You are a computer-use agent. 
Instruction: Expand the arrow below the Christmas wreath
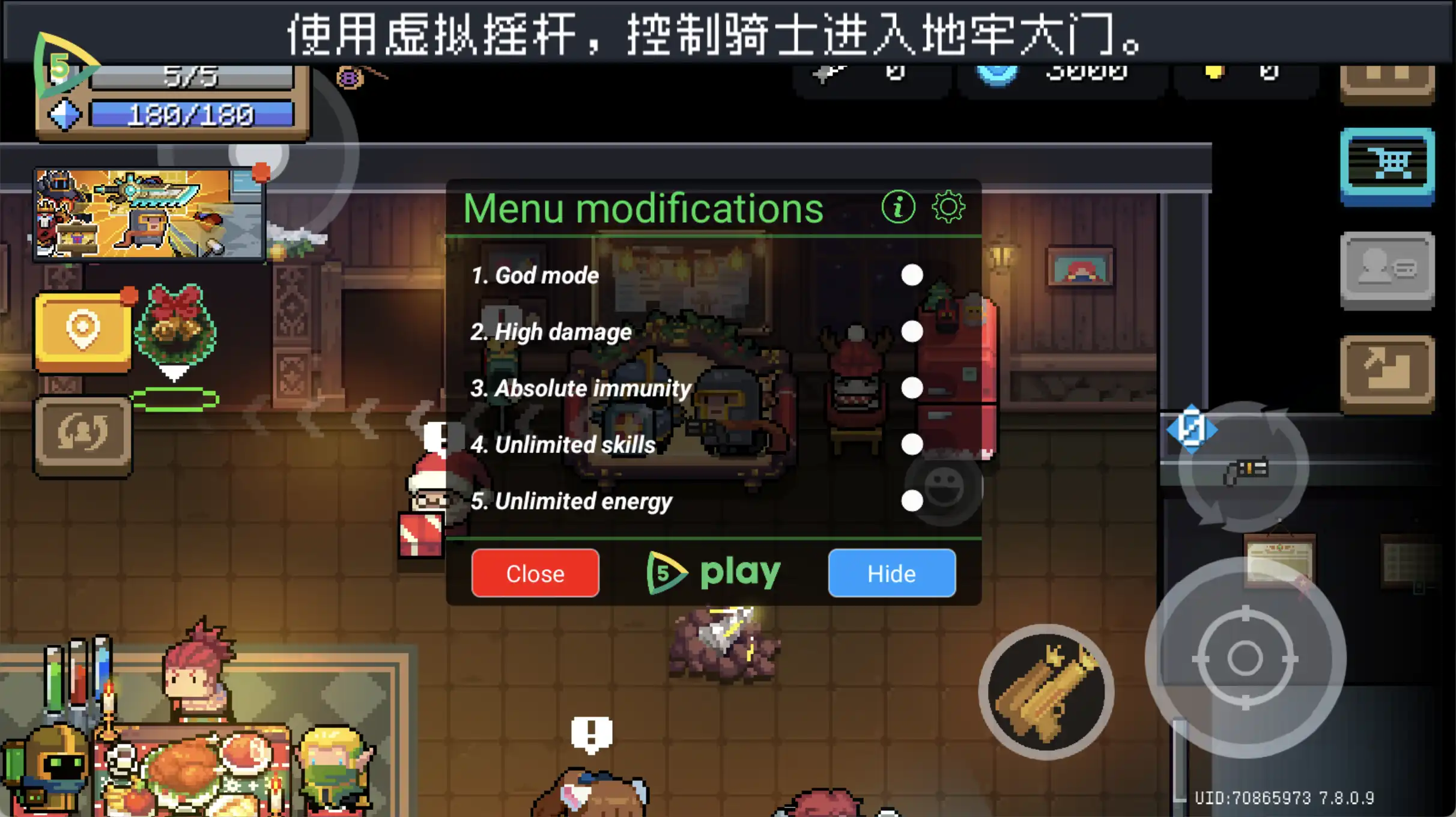[174, 372]
